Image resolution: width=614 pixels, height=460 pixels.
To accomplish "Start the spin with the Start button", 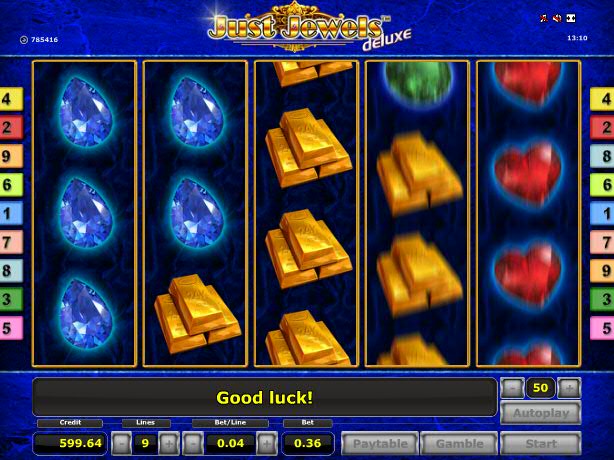I will coord(540,443).
